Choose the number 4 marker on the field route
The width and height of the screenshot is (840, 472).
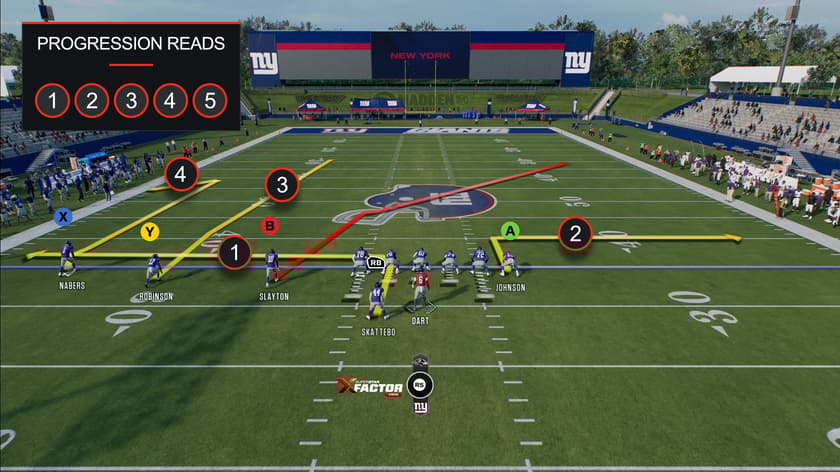pos(181,174)
